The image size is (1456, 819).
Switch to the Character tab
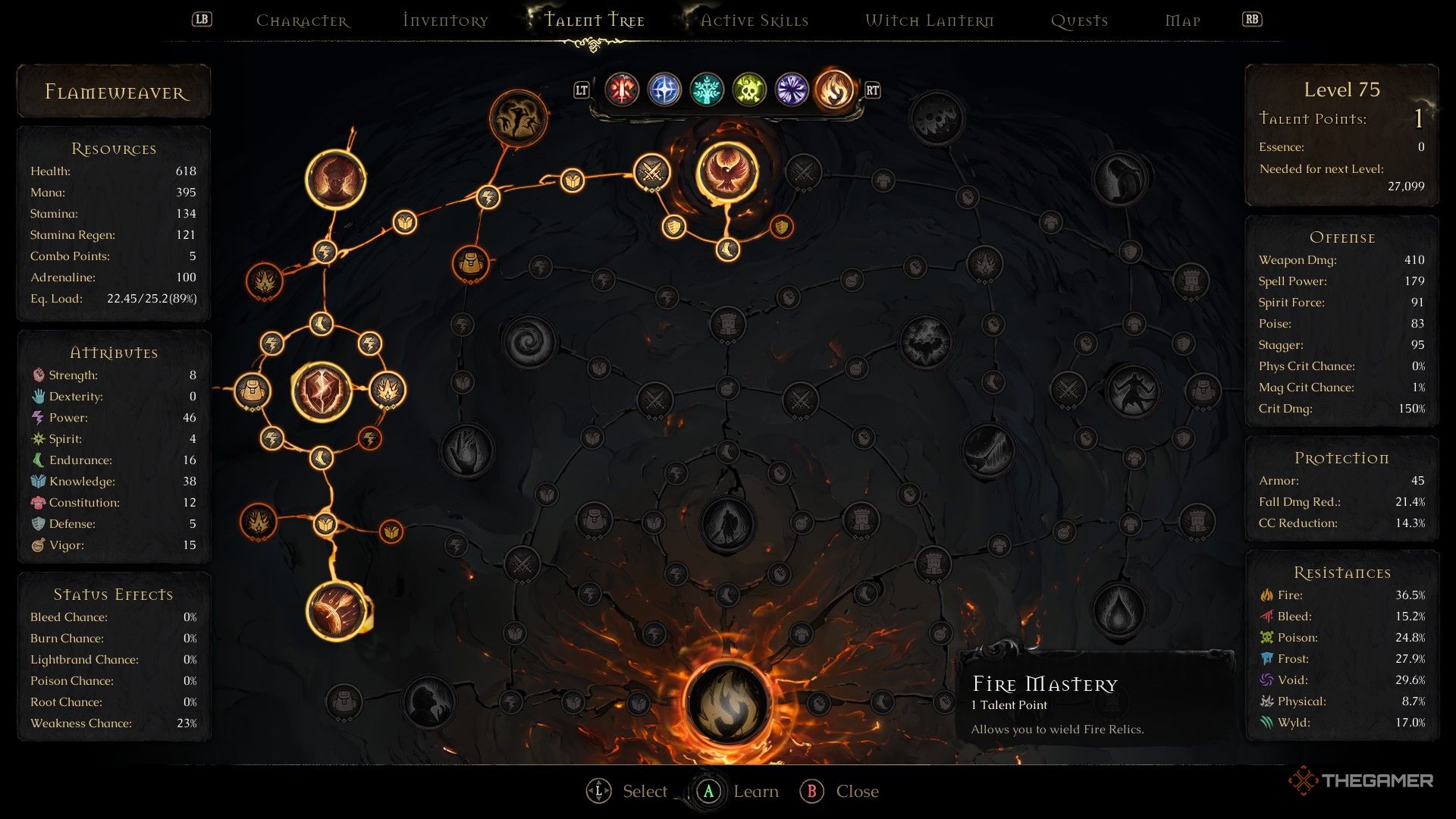pyautogui.click(x=303, y=20)
